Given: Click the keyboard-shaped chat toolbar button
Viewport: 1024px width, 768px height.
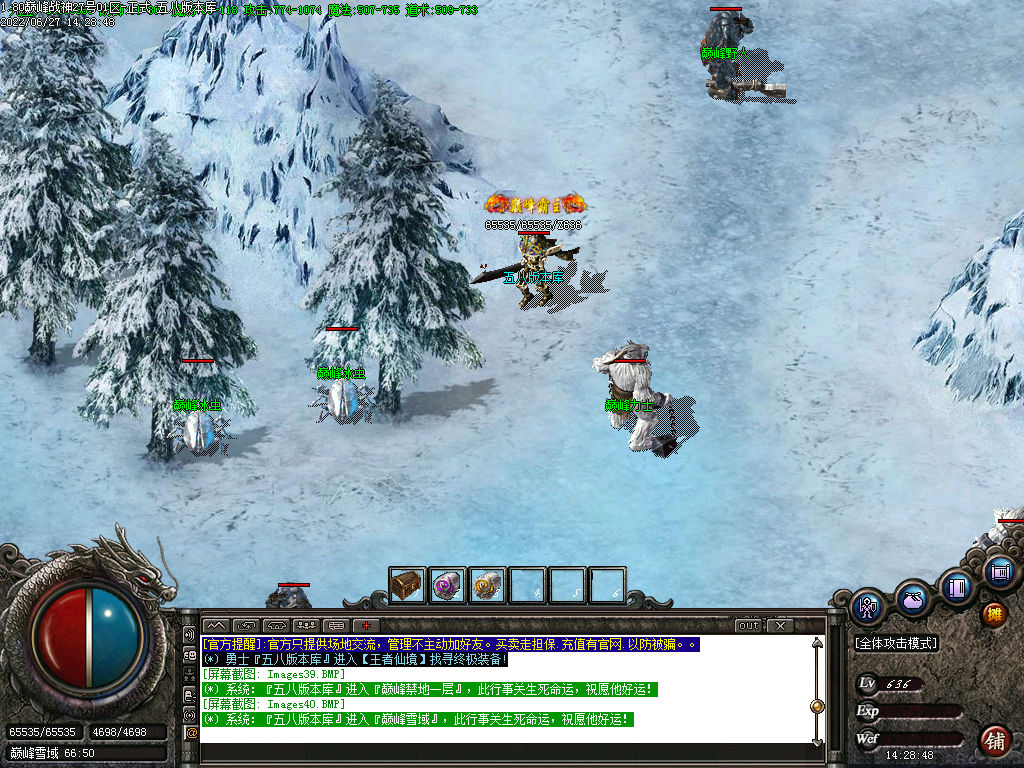Looking at the screenshot, I should (336, 626).
